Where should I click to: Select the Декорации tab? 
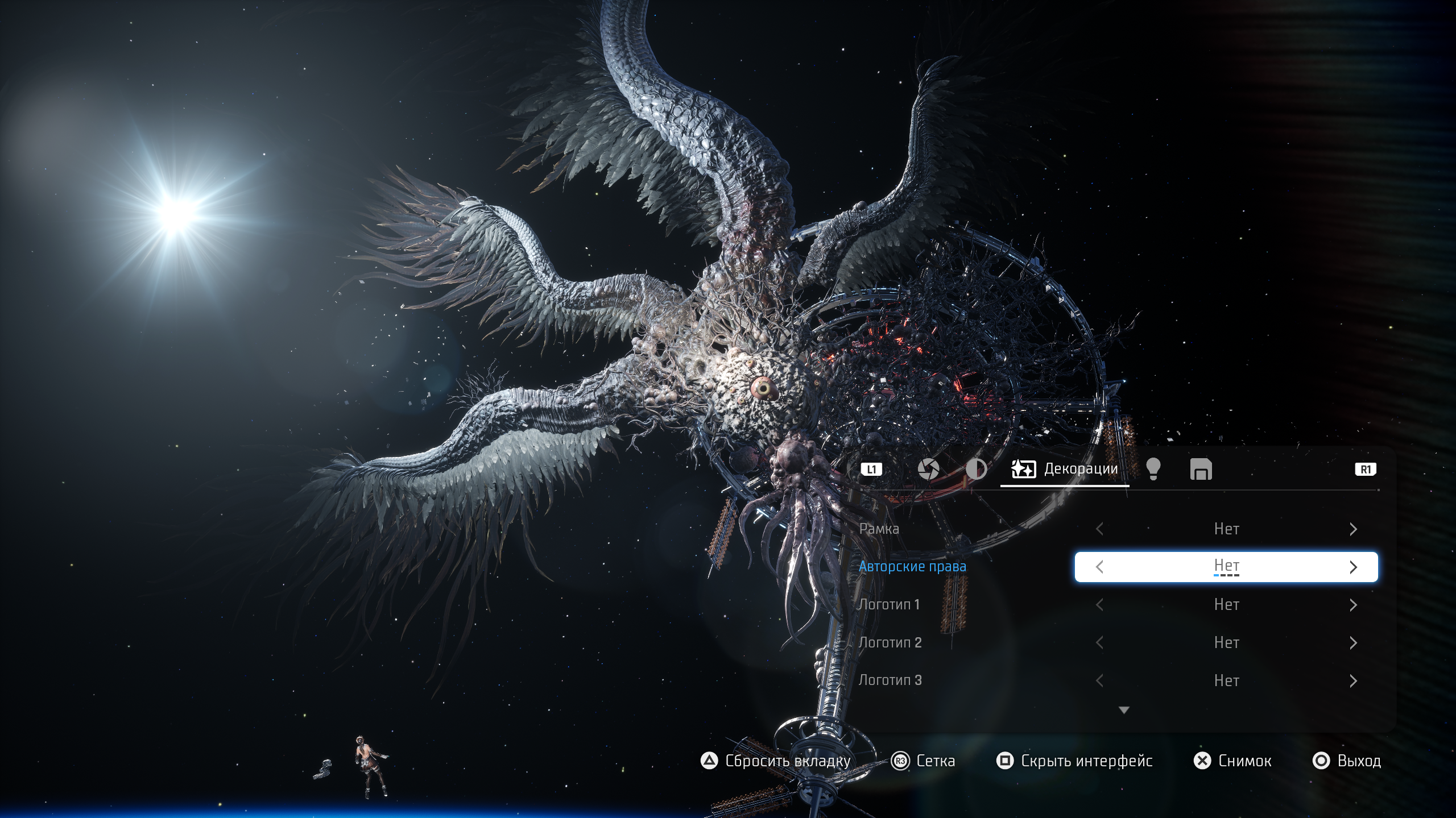(1065, 470)
